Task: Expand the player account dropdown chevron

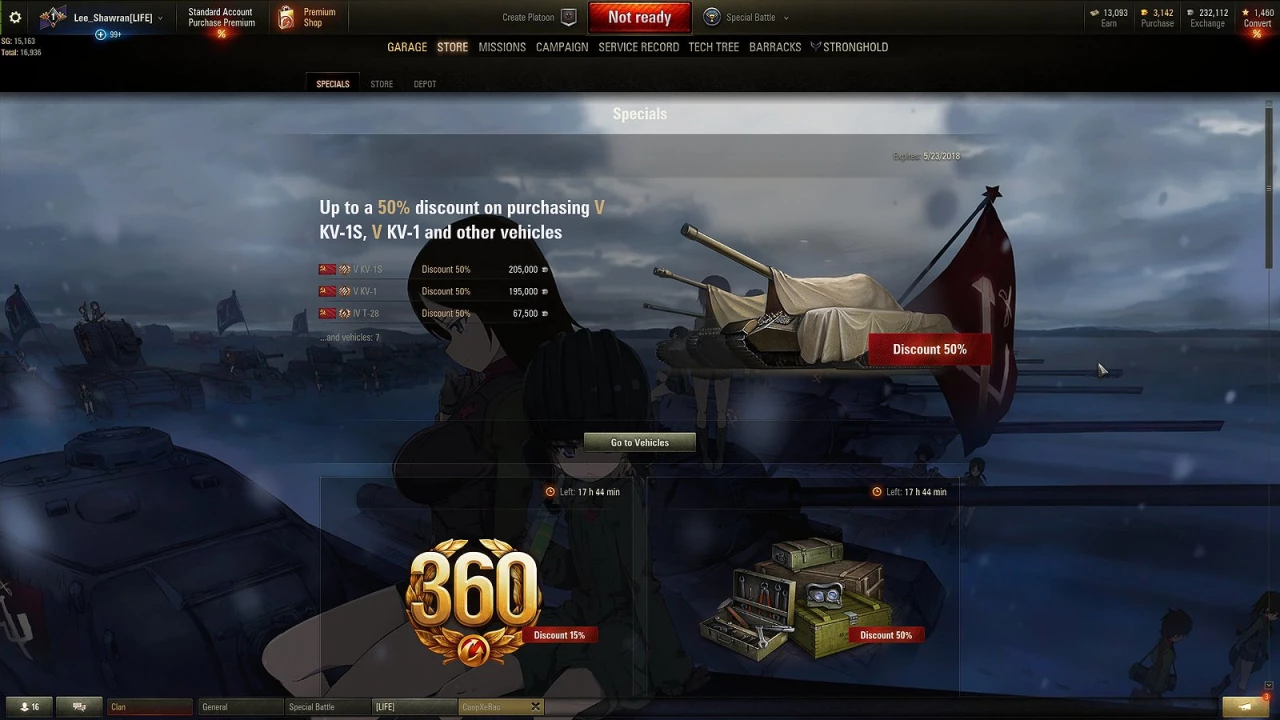Action: 159,16
